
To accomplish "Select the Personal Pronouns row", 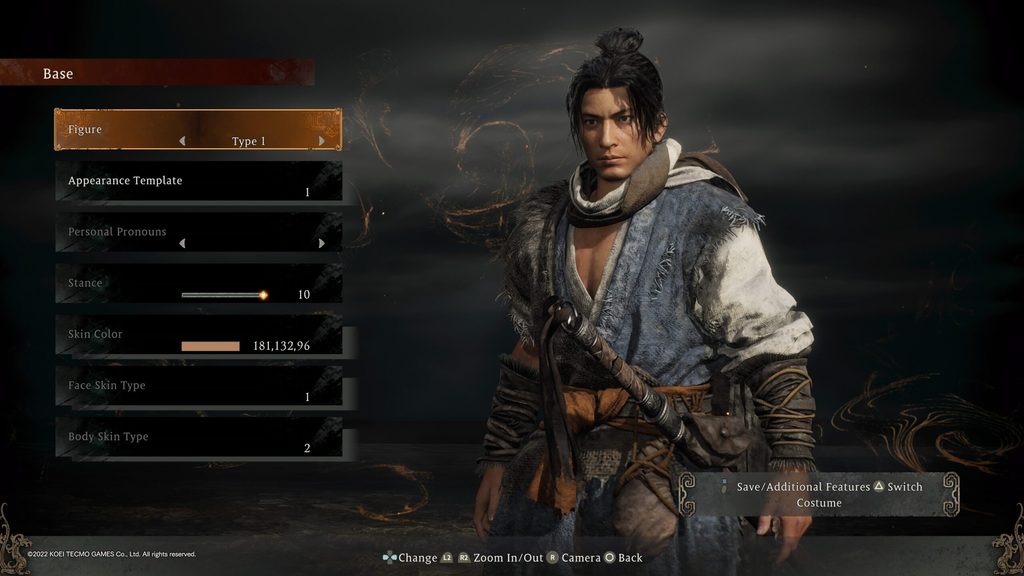I will pyautogui.click(x=197, y=232).
